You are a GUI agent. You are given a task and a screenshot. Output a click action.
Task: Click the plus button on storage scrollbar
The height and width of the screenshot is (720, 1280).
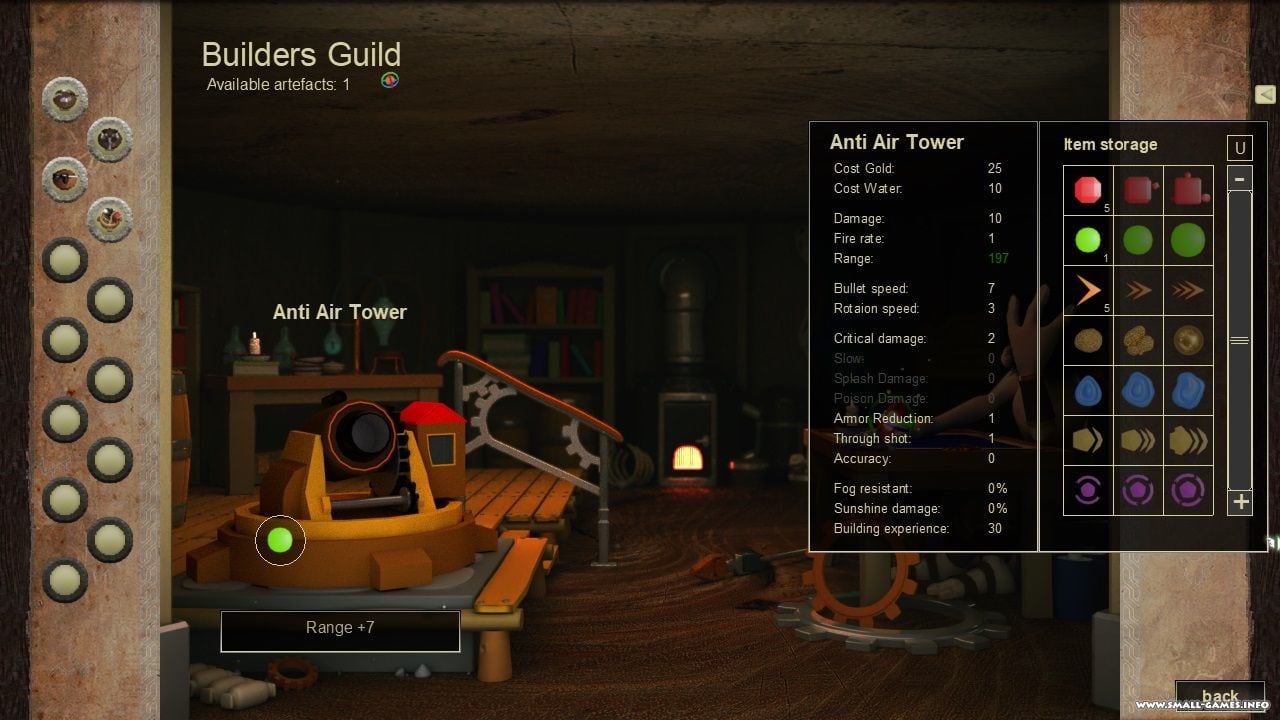[1240, 502]
